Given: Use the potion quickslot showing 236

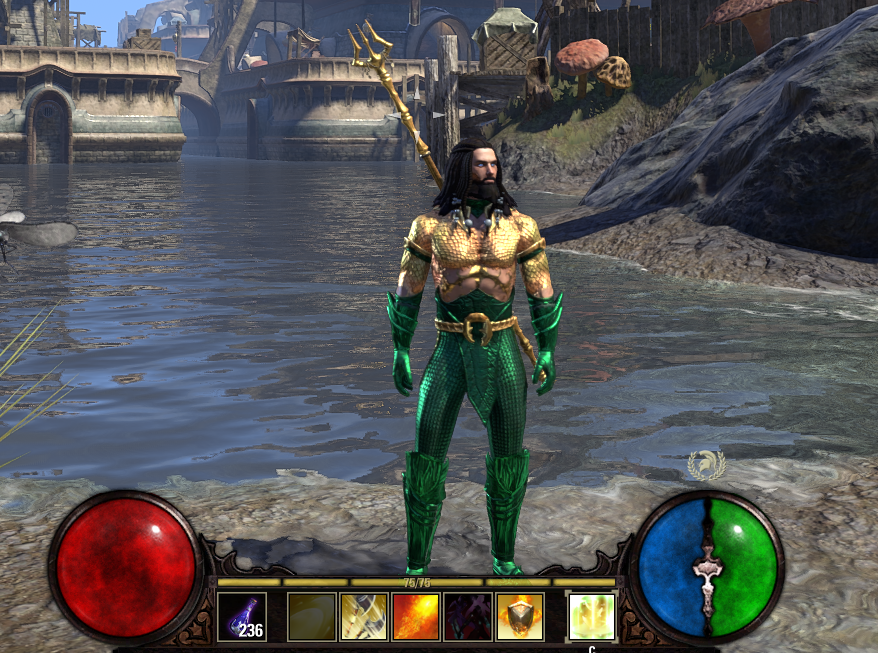Looking at the screenshot, I should tap(242, 617).
